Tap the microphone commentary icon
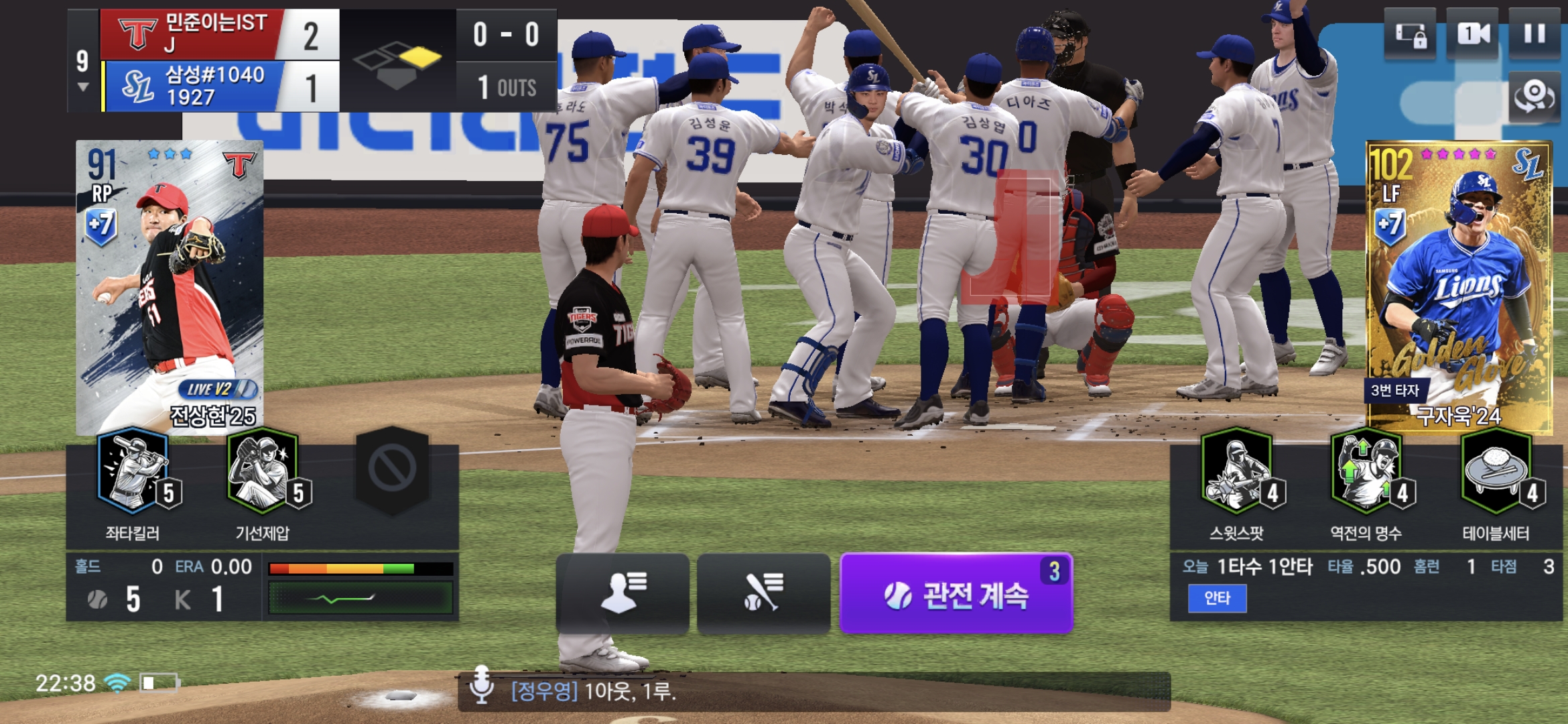This screenshot has width=1568, height=724. [481, 685]
